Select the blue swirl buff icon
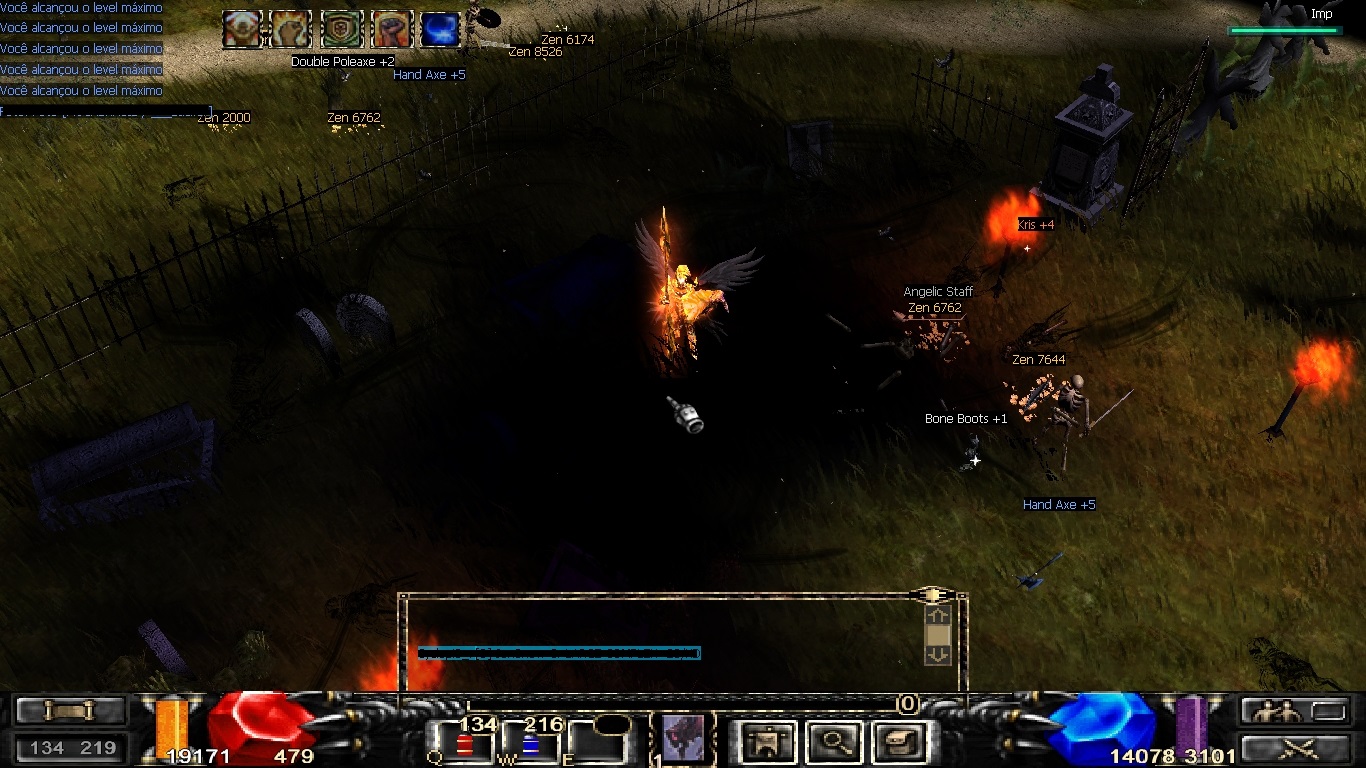This screenshot has width=1366, height=768. click(x=440, y=30)
